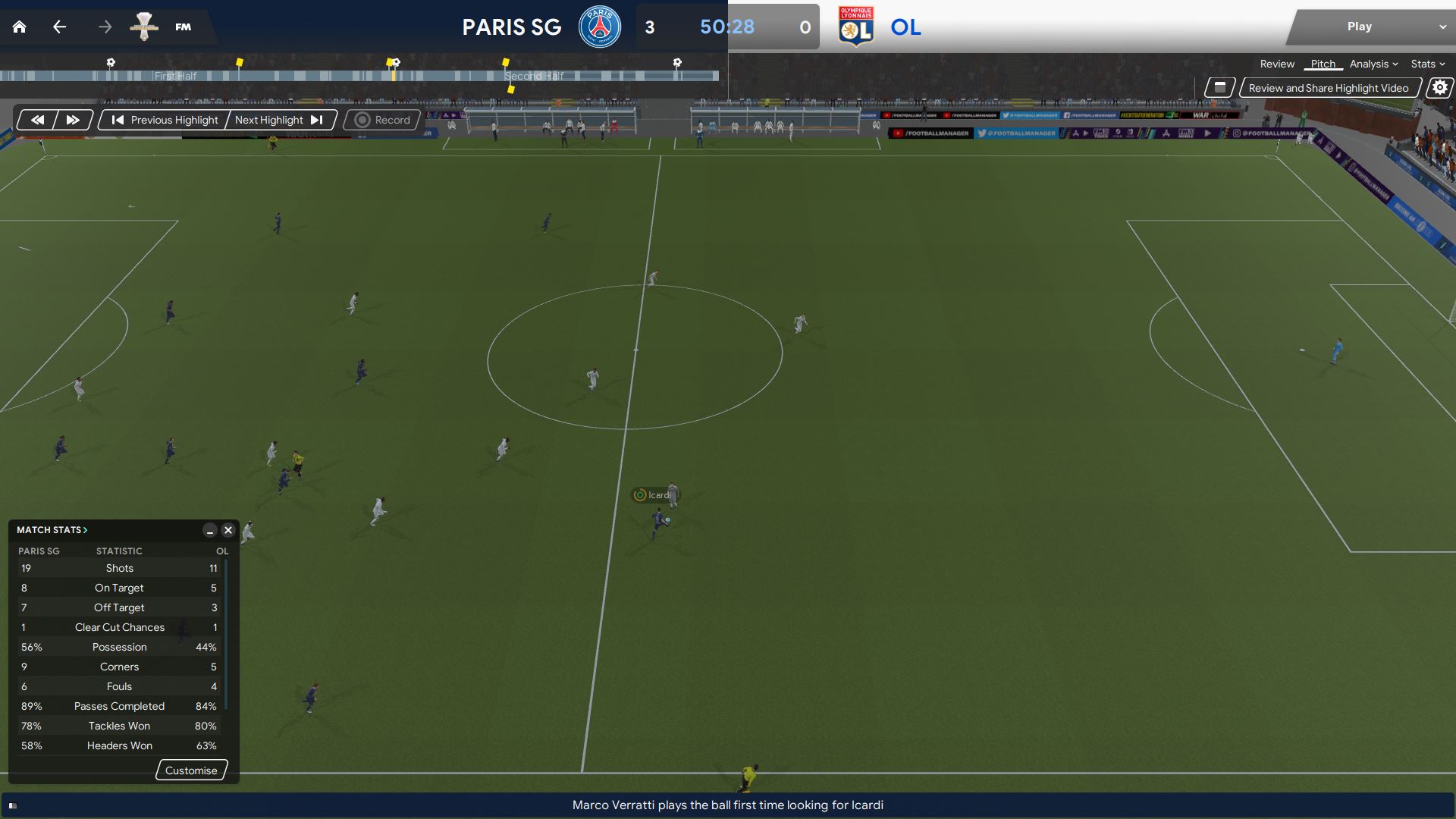
Task: Customise the match stats panel
Action: click(191, 770)
